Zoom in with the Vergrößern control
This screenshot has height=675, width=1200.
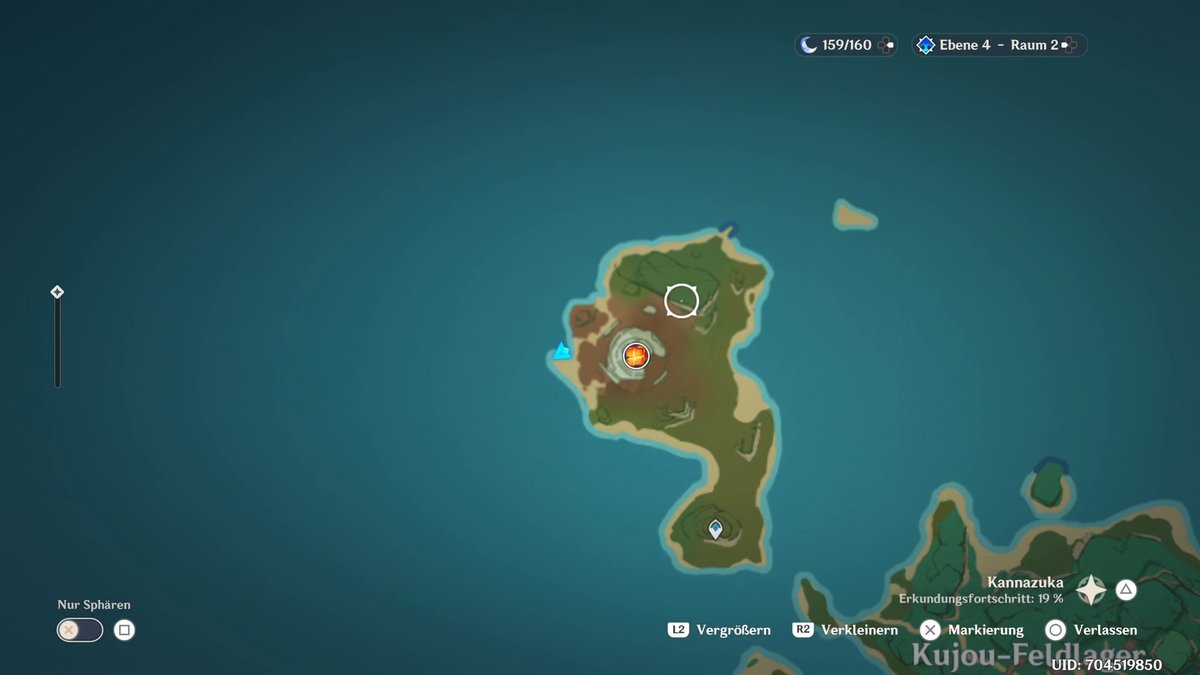pos(720,630)
